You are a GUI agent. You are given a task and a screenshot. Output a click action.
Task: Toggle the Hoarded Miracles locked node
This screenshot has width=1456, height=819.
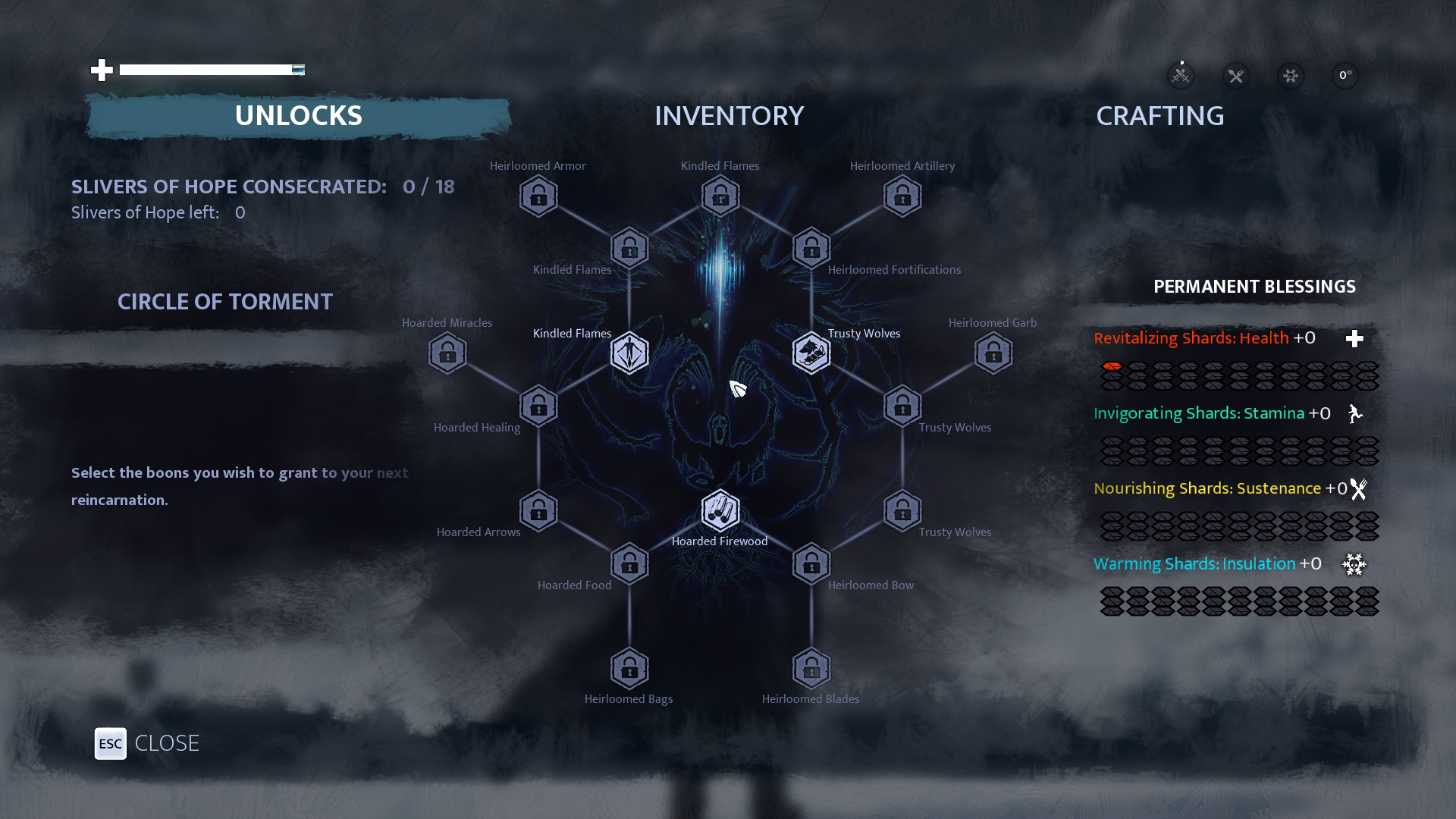coord(447,352)
